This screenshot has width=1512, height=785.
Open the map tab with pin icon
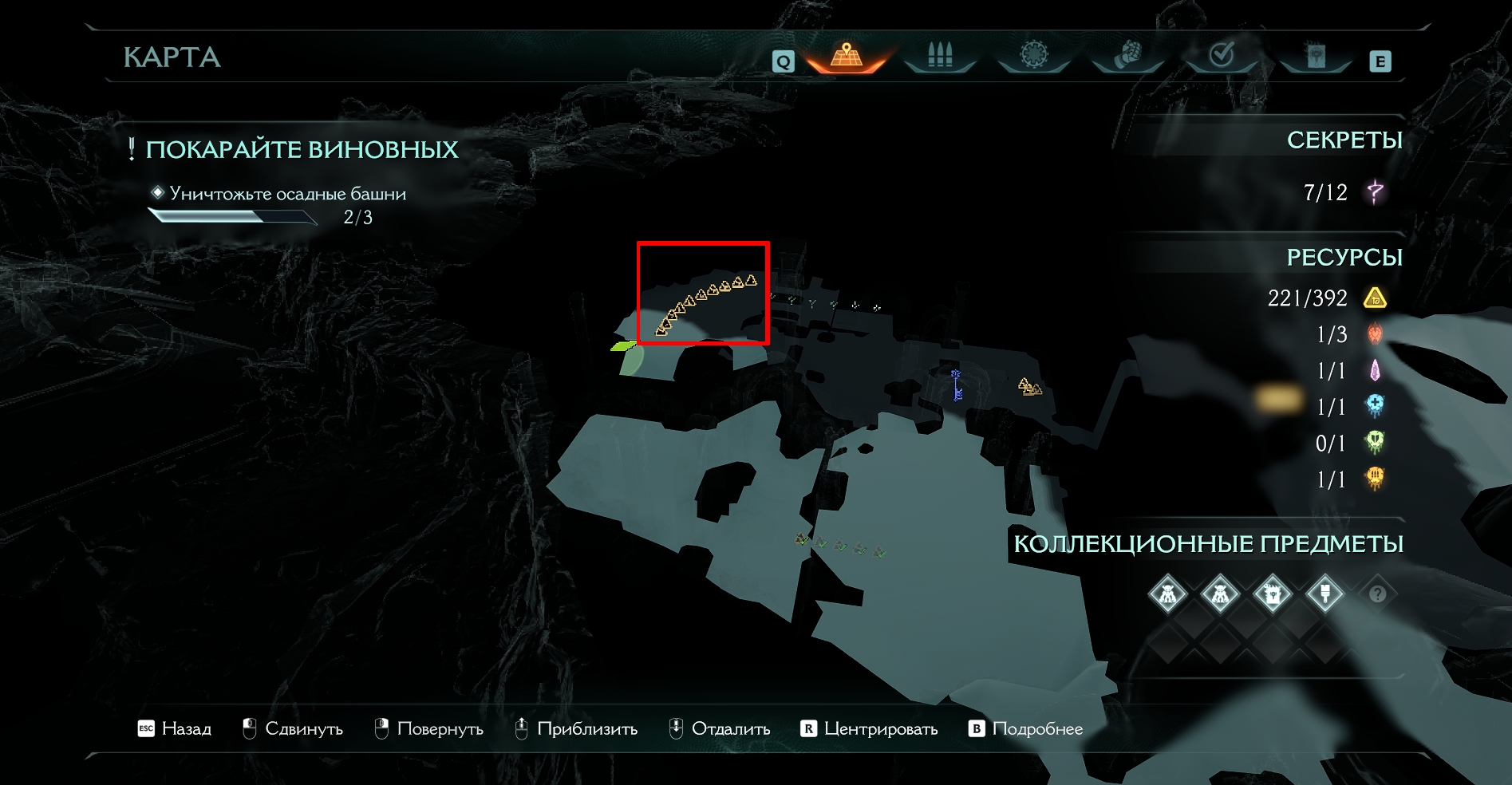847,56
